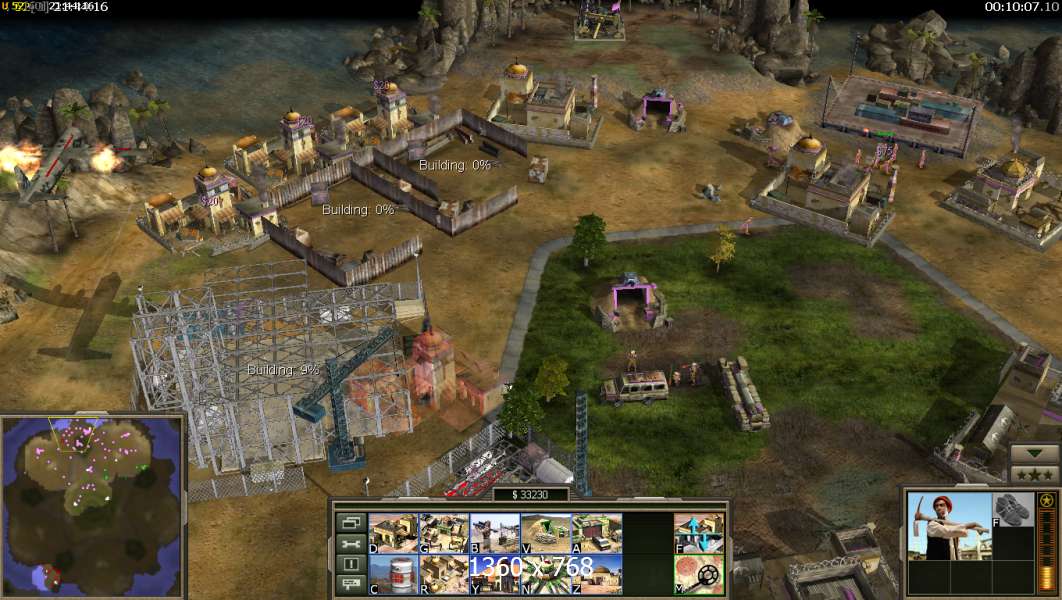Select the building icon with hotkey R
The image size is (1062, 600).
[444, 574]
